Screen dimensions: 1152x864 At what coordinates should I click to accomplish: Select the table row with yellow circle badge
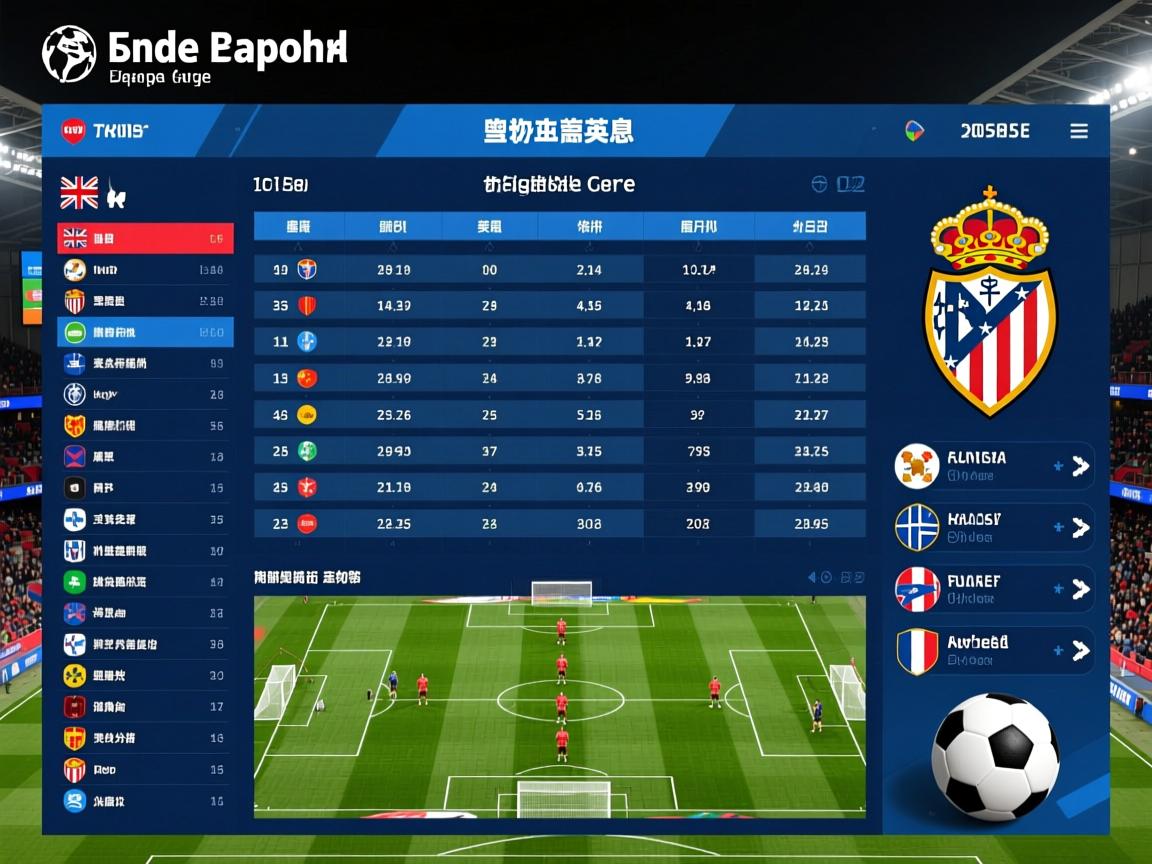coord(559,415)
